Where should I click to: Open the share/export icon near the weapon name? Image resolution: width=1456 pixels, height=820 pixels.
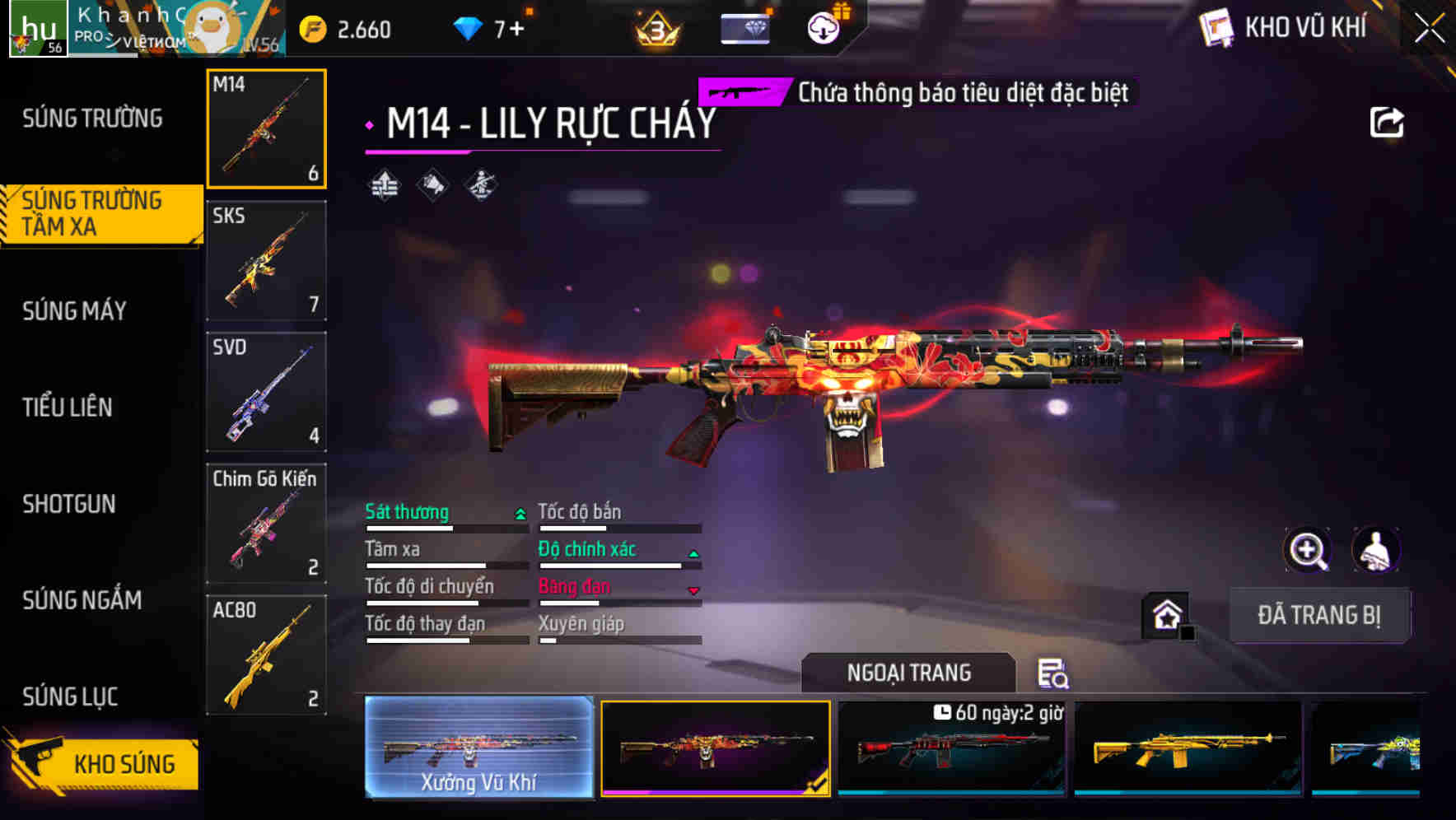click(x=1388, y=121)
